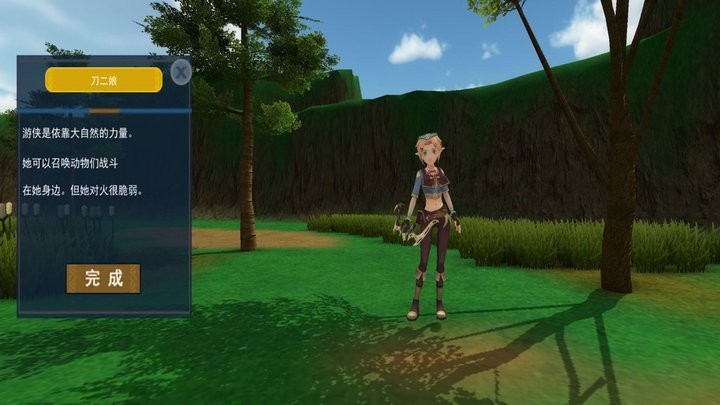Close the ranger description panel

pos(181,72)
